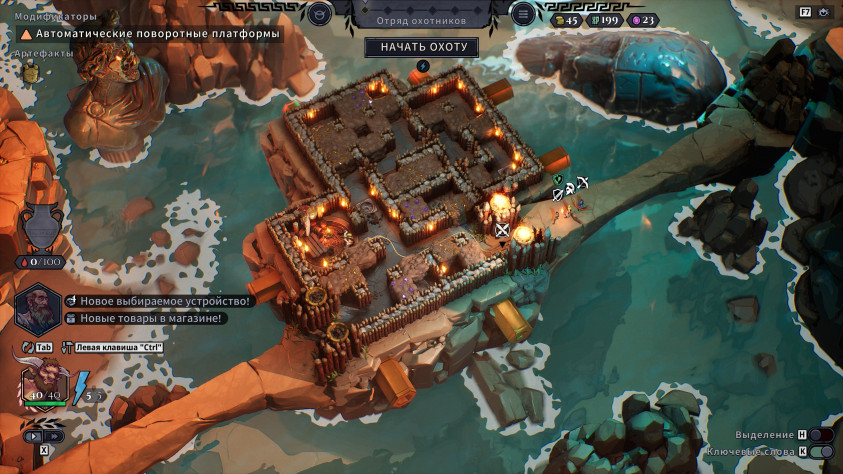This screenshot has height=474, width=843.
Task: Click the amphora vase icon
Action: click(x=42, y=225)
